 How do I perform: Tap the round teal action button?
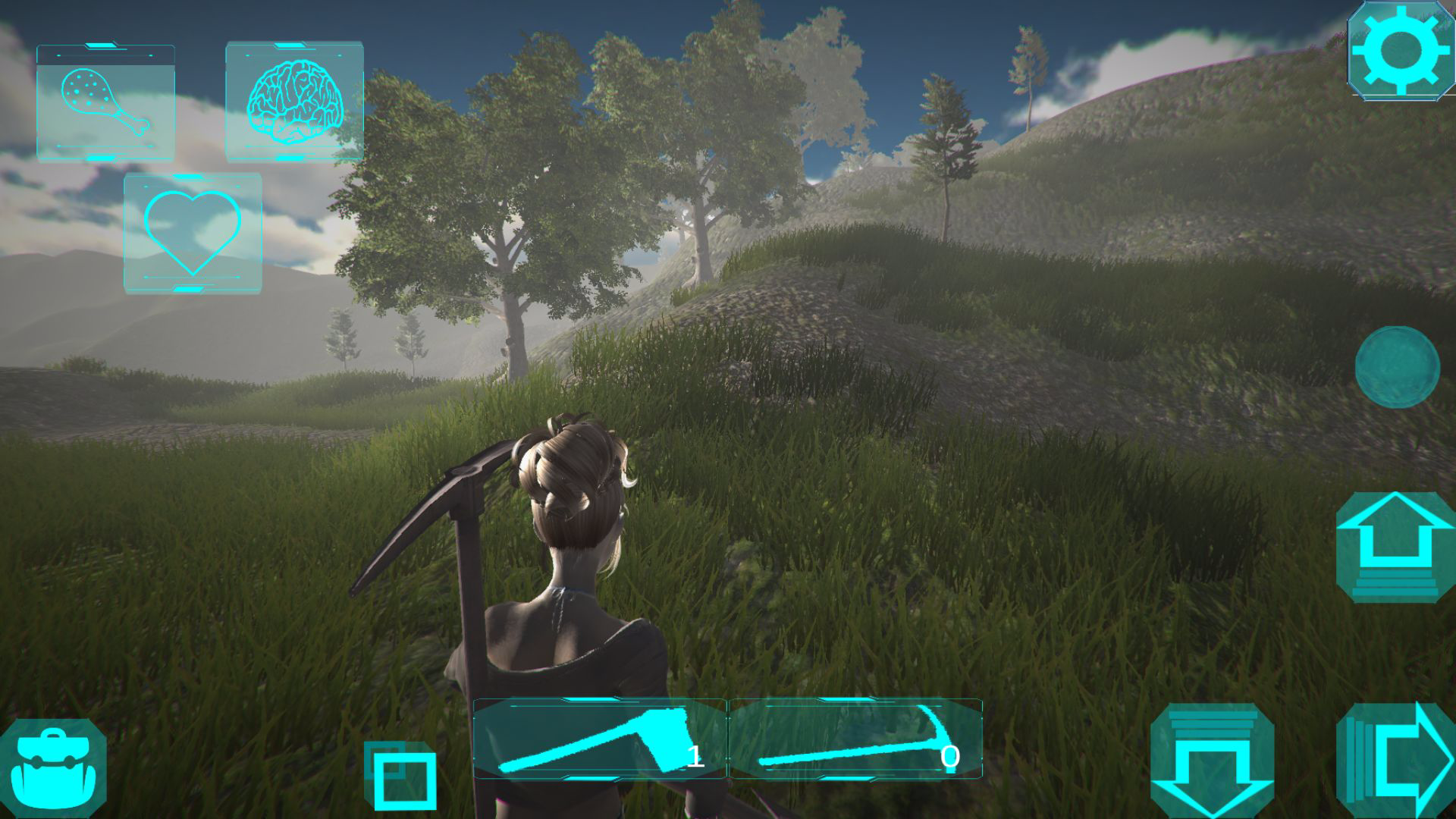tap(1397, 367)
